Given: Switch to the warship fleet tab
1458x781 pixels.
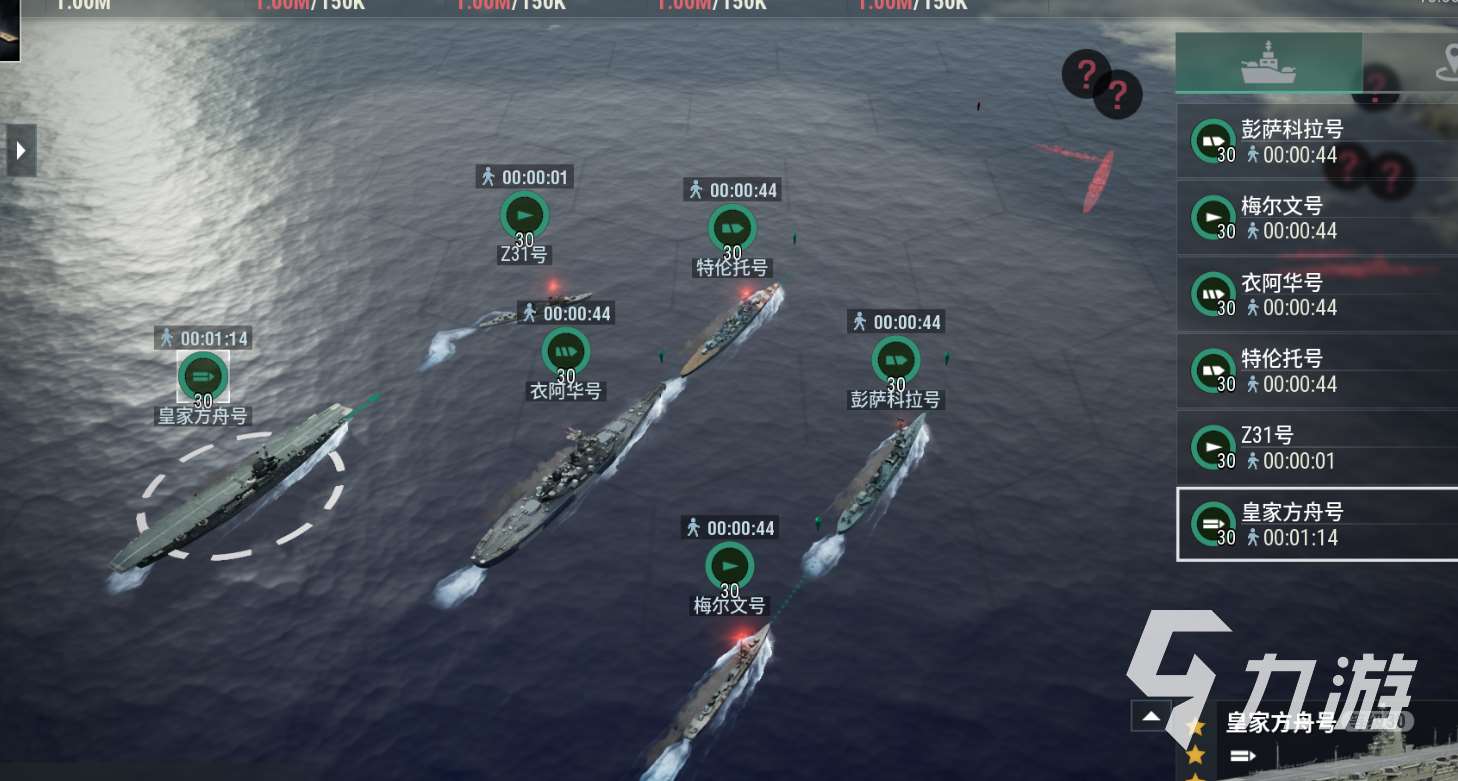Looking at the screenshot, I should 1268,63.
